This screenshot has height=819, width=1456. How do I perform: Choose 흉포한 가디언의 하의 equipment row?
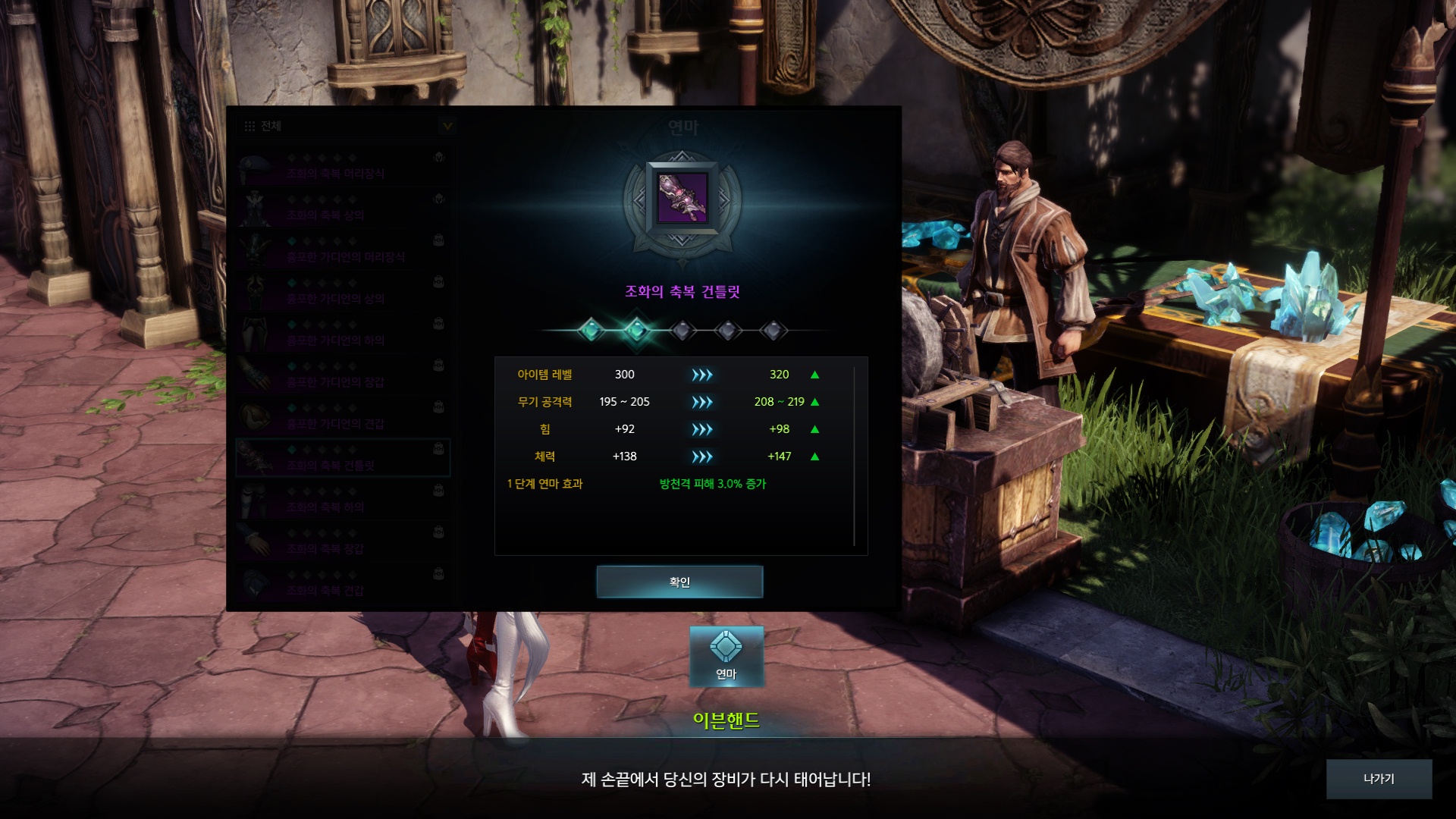click(343, 334)
